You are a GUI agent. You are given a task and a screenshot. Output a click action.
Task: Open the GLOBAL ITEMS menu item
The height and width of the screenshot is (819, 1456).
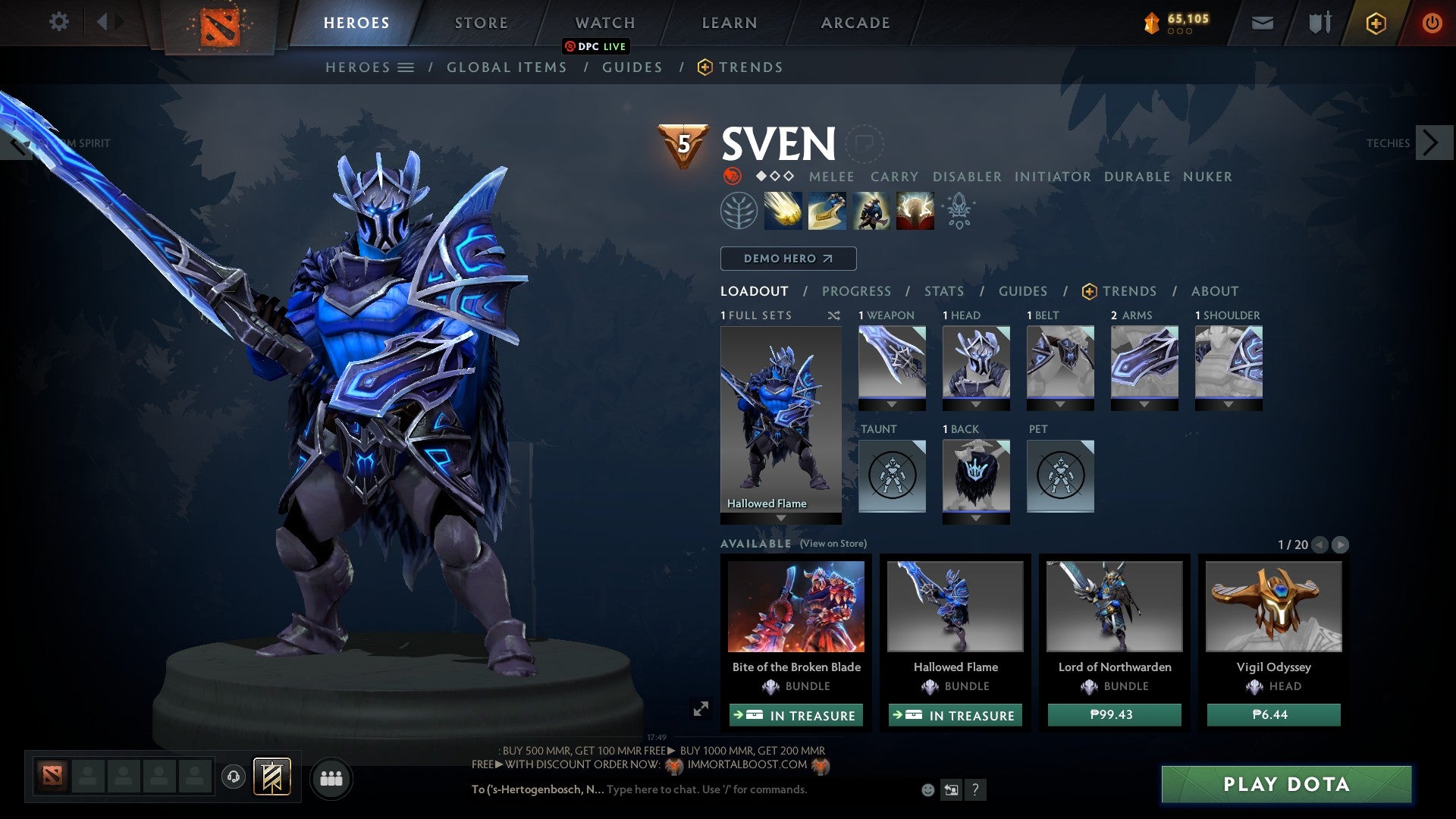507,67
